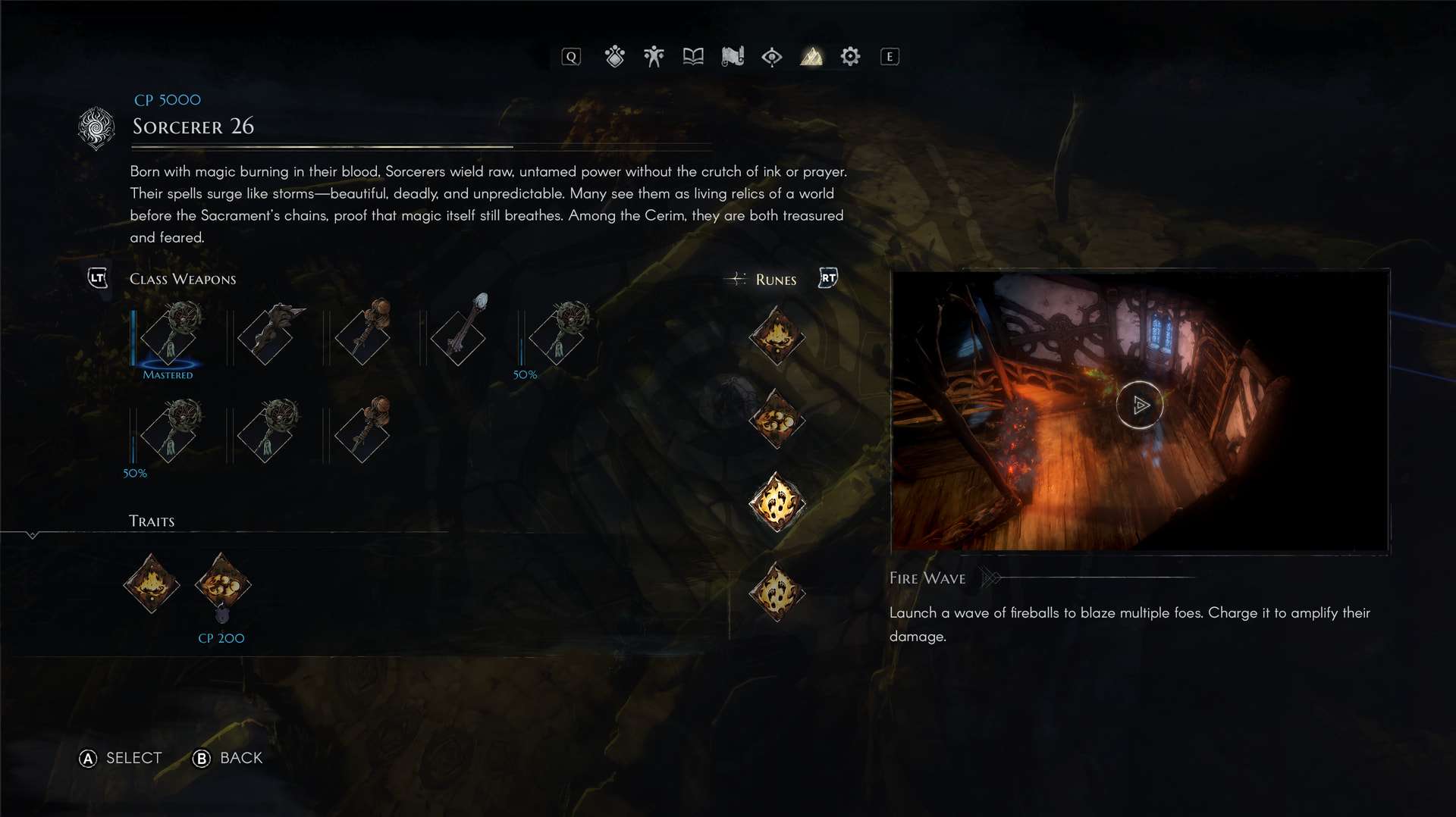
Task: Open the gear settings tab
Action: pos(850,57)
